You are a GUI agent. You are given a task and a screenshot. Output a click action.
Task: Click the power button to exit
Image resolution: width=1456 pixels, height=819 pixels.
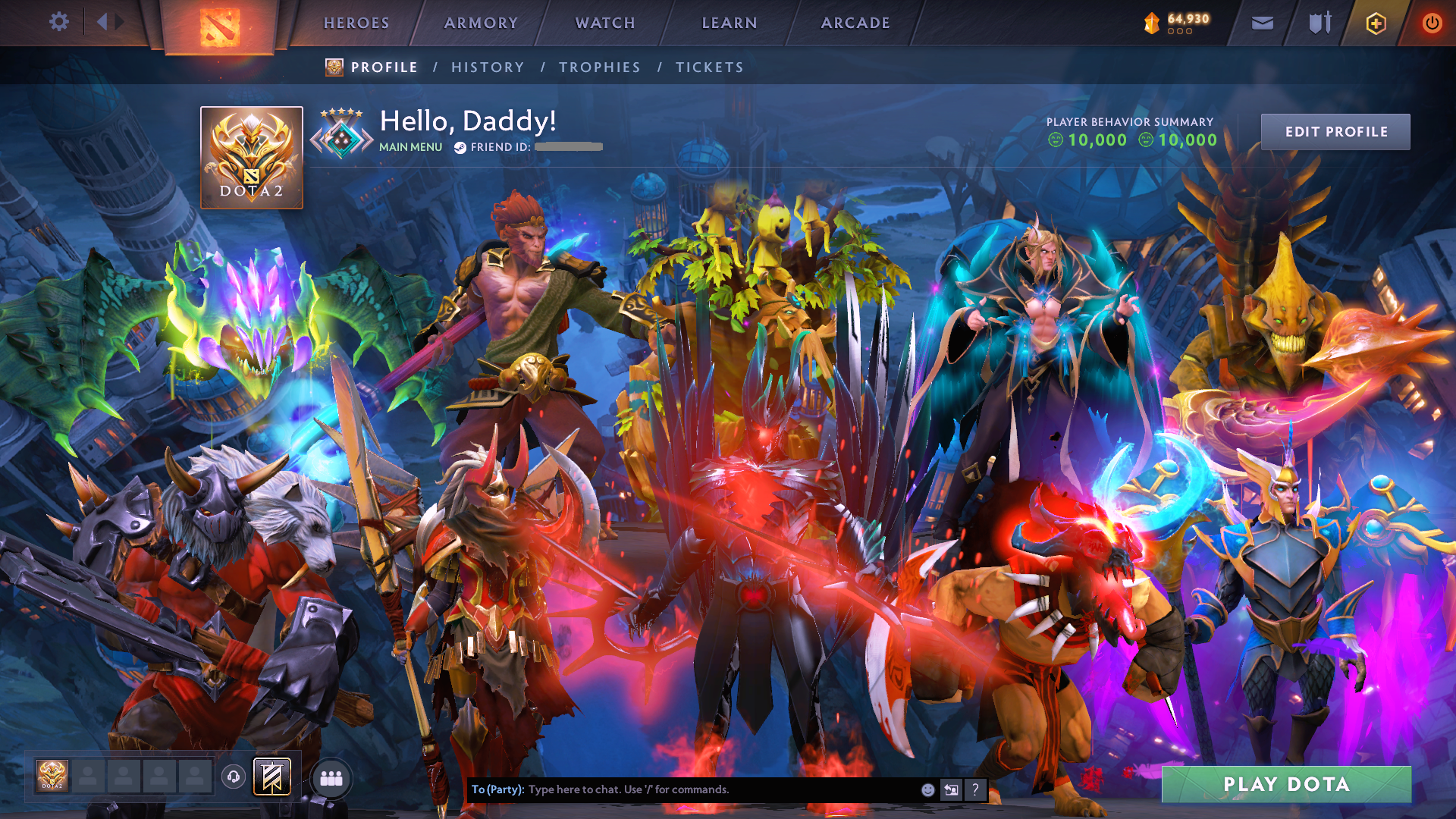(1432, 23)
